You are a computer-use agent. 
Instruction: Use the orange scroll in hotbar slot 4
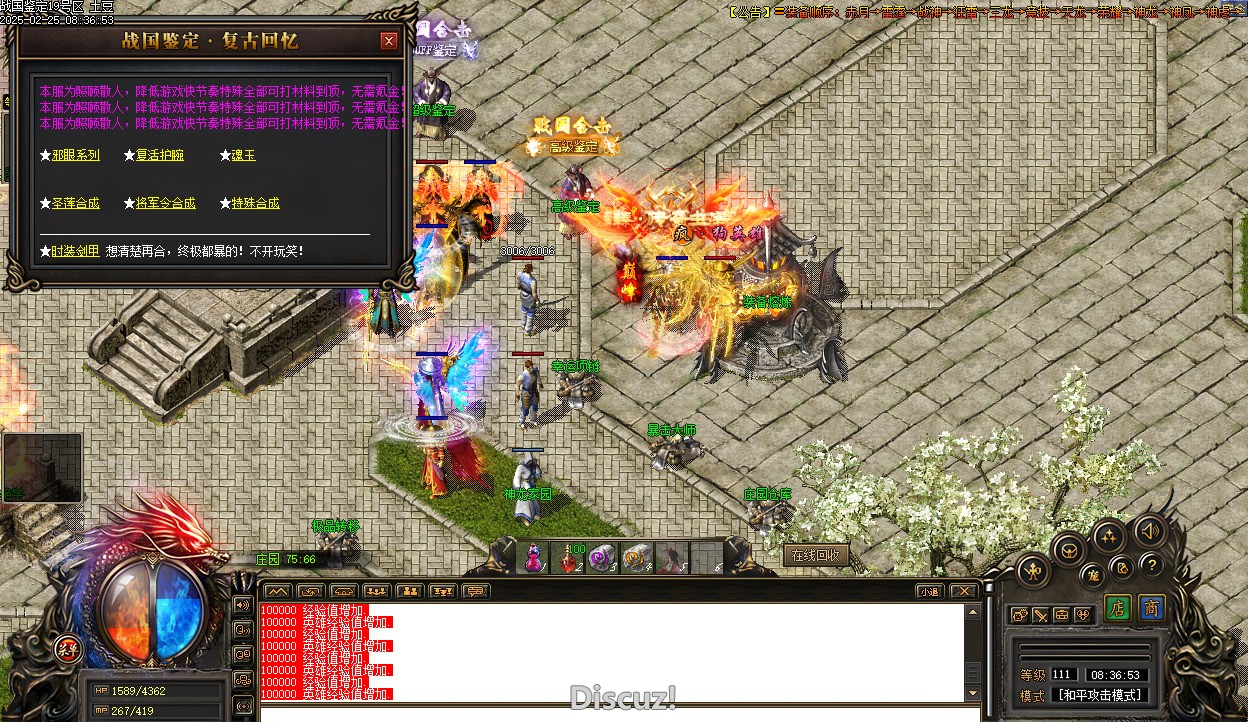coord(637,558)
